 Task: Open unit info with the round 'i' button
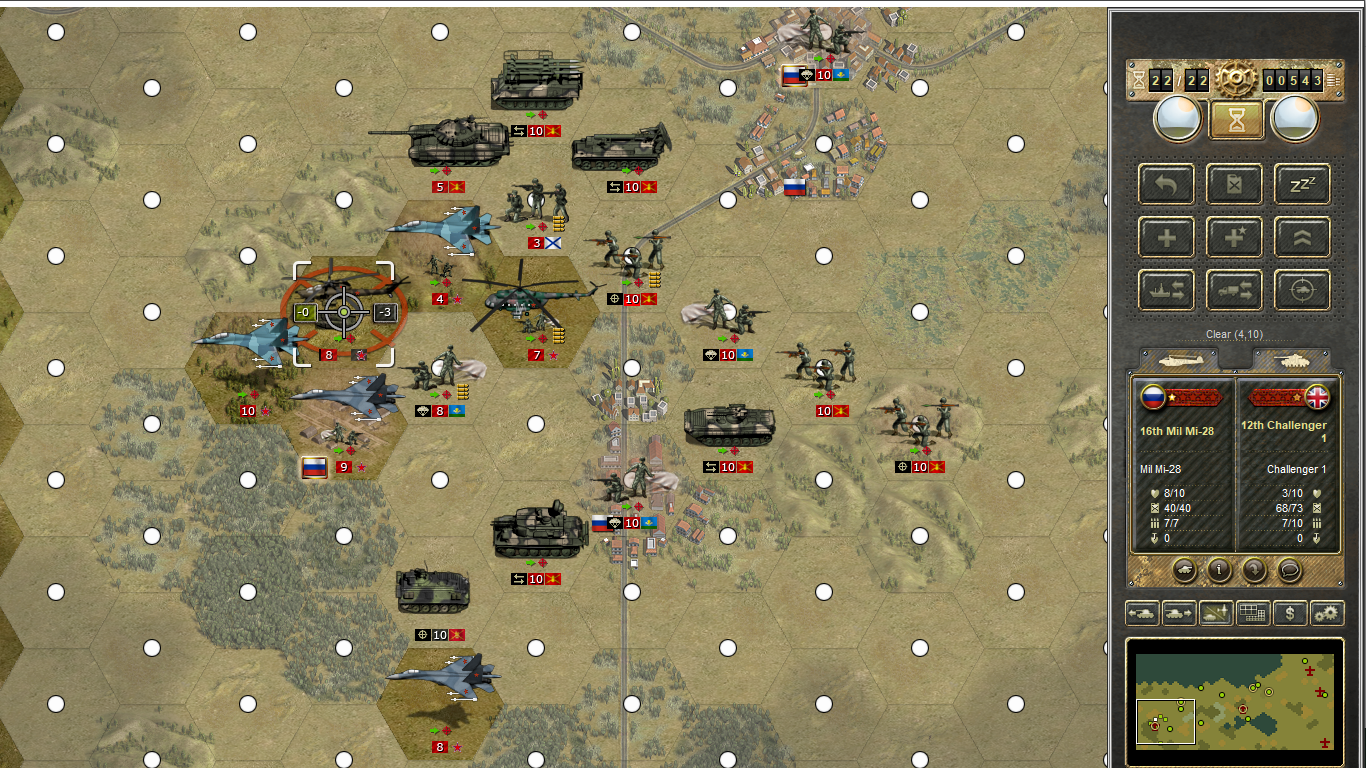click(1219, 570)
